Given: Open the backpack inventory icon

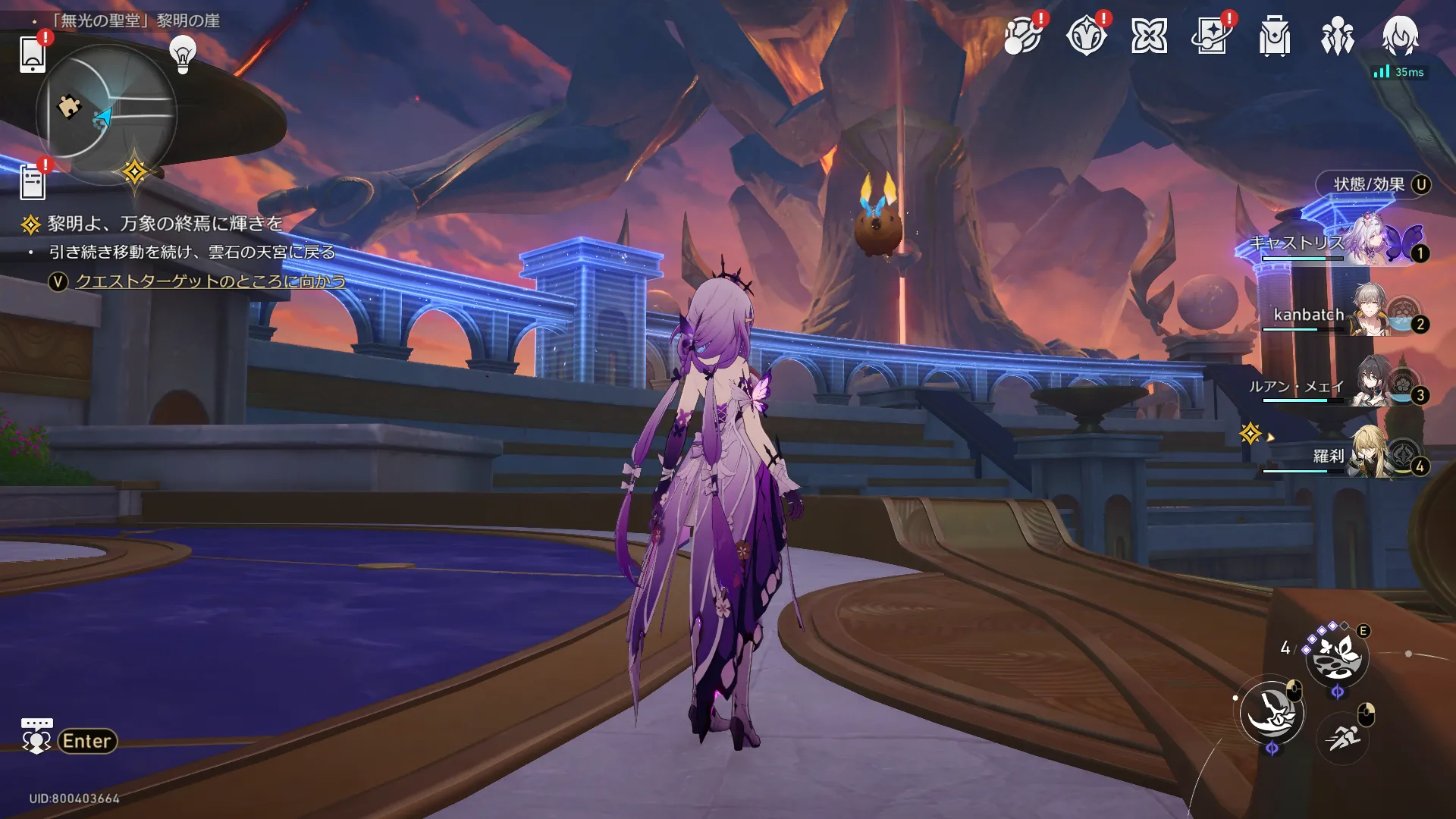Looking at the screenshot, I should pyautogui.click(x=1275, y=36).
